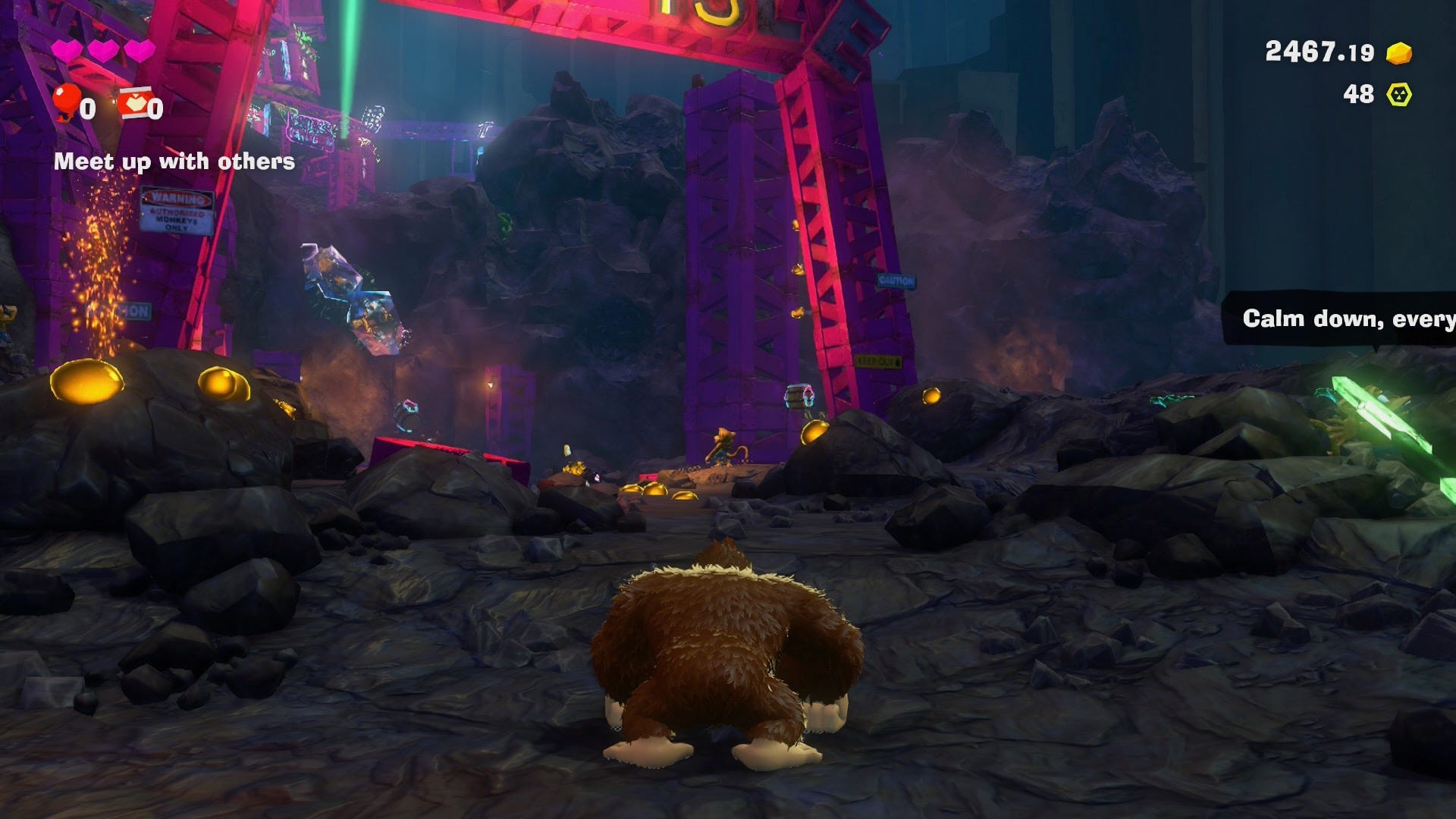Select the yellow hexagonal chip icon
The image size is (1456, 819).
pos(1399,95)
